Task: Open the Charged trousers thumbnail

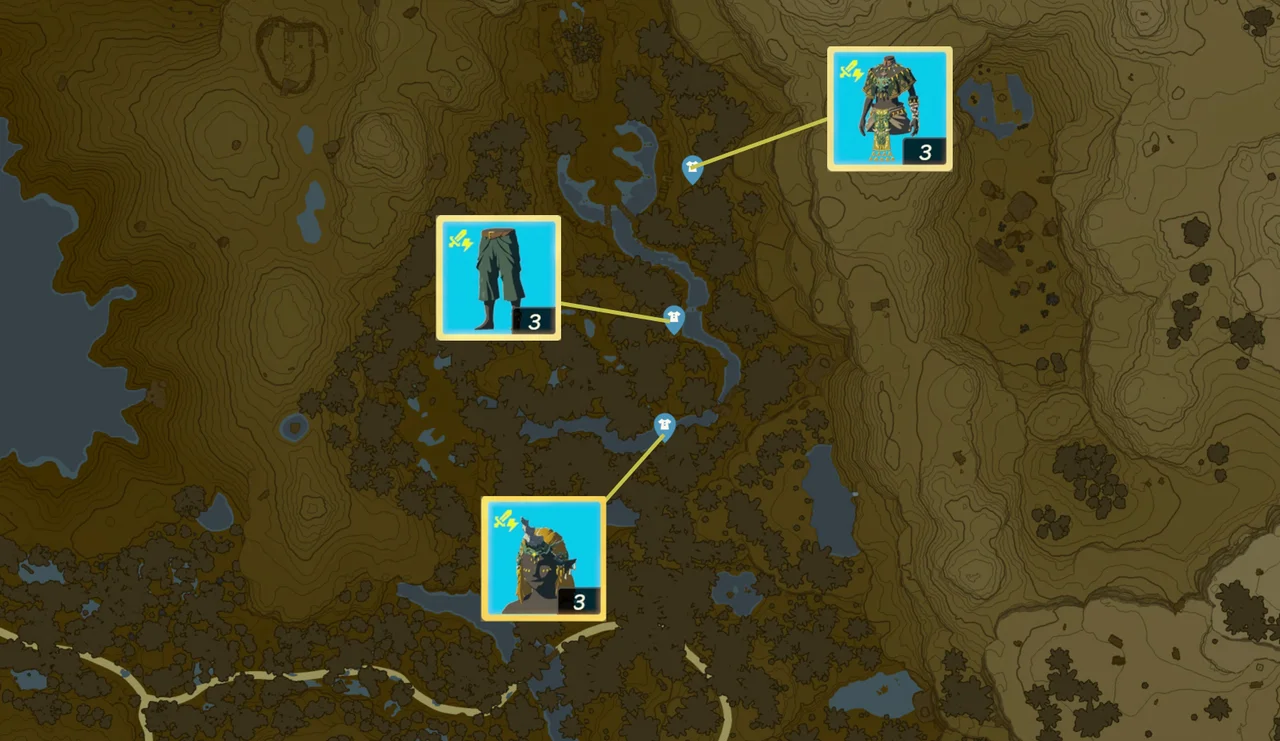Action: (498, 276)
